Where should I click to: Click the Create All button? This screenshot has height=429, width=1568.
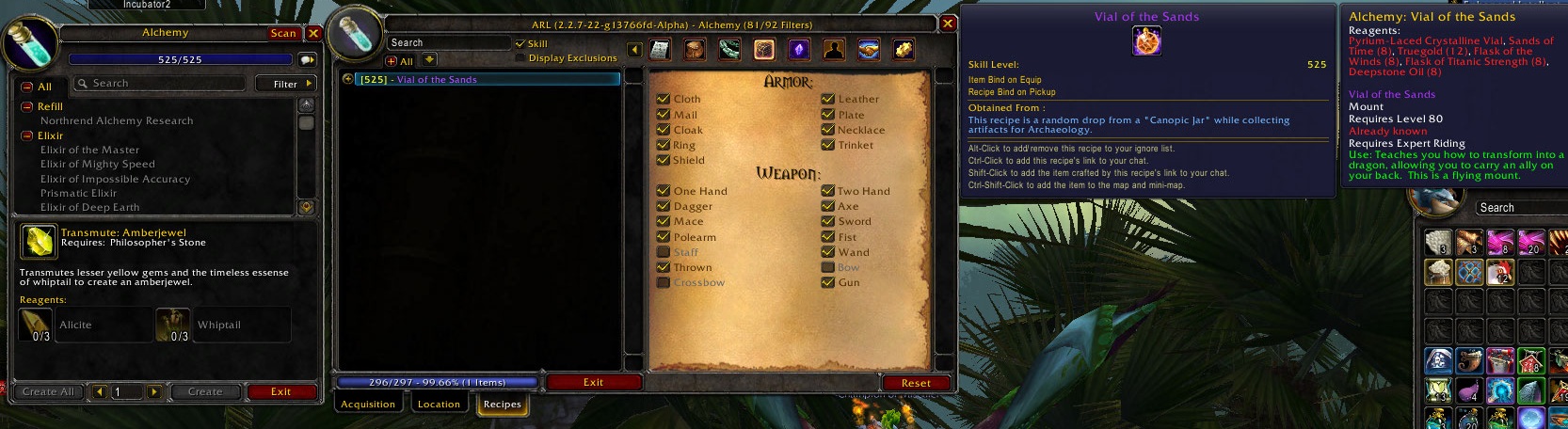point(48,391)
